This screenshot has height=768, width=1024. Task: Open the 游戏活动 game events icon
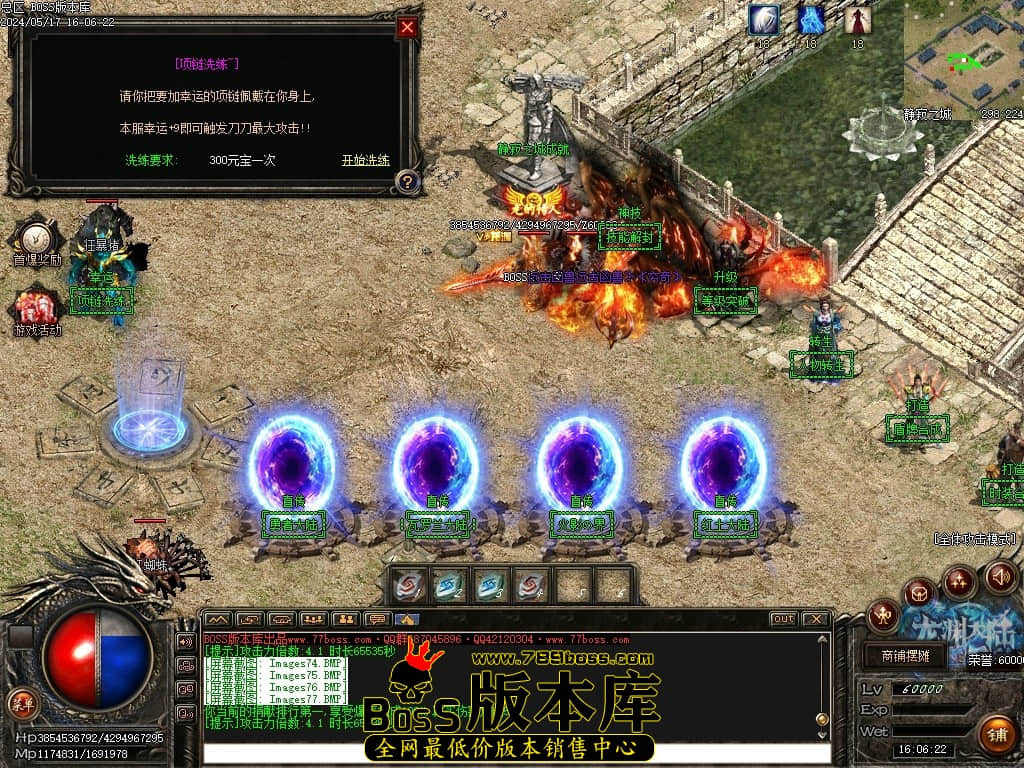tap(37, 308)
